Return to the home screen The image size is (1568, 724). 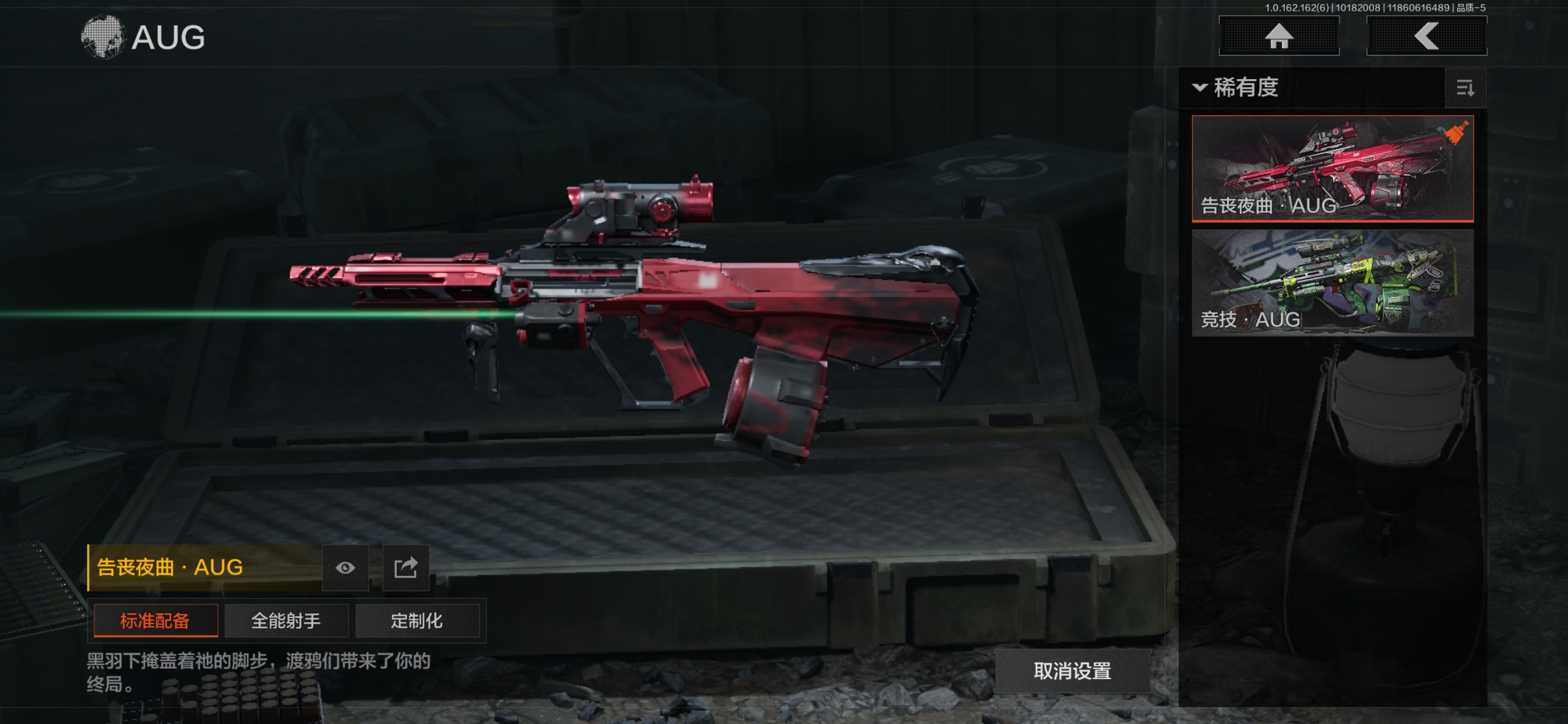click(x=1279, y=36)
